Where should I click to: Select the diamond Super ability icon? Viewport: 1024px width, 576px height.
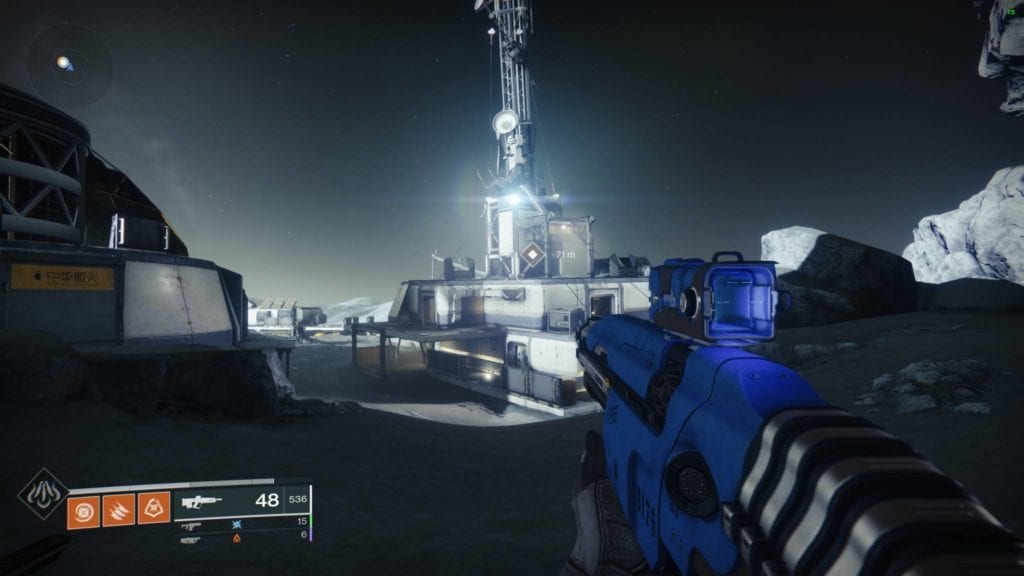(43, 494)
